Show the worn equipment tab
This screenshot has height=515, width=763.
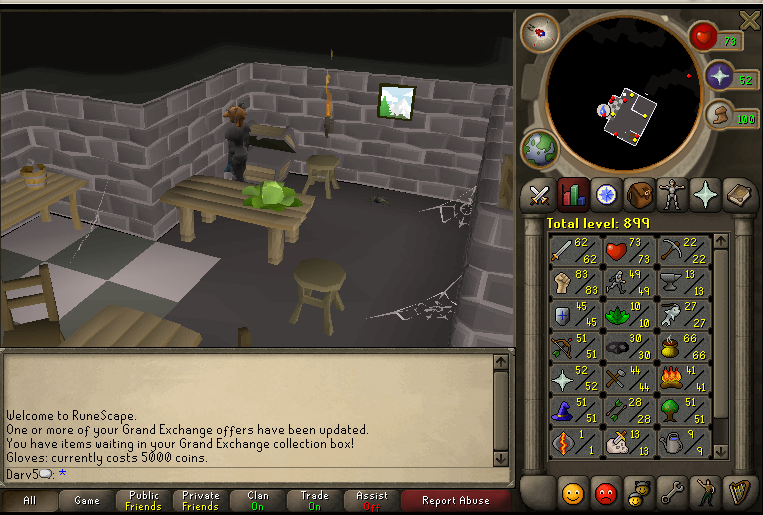click(x=672, y=193)
